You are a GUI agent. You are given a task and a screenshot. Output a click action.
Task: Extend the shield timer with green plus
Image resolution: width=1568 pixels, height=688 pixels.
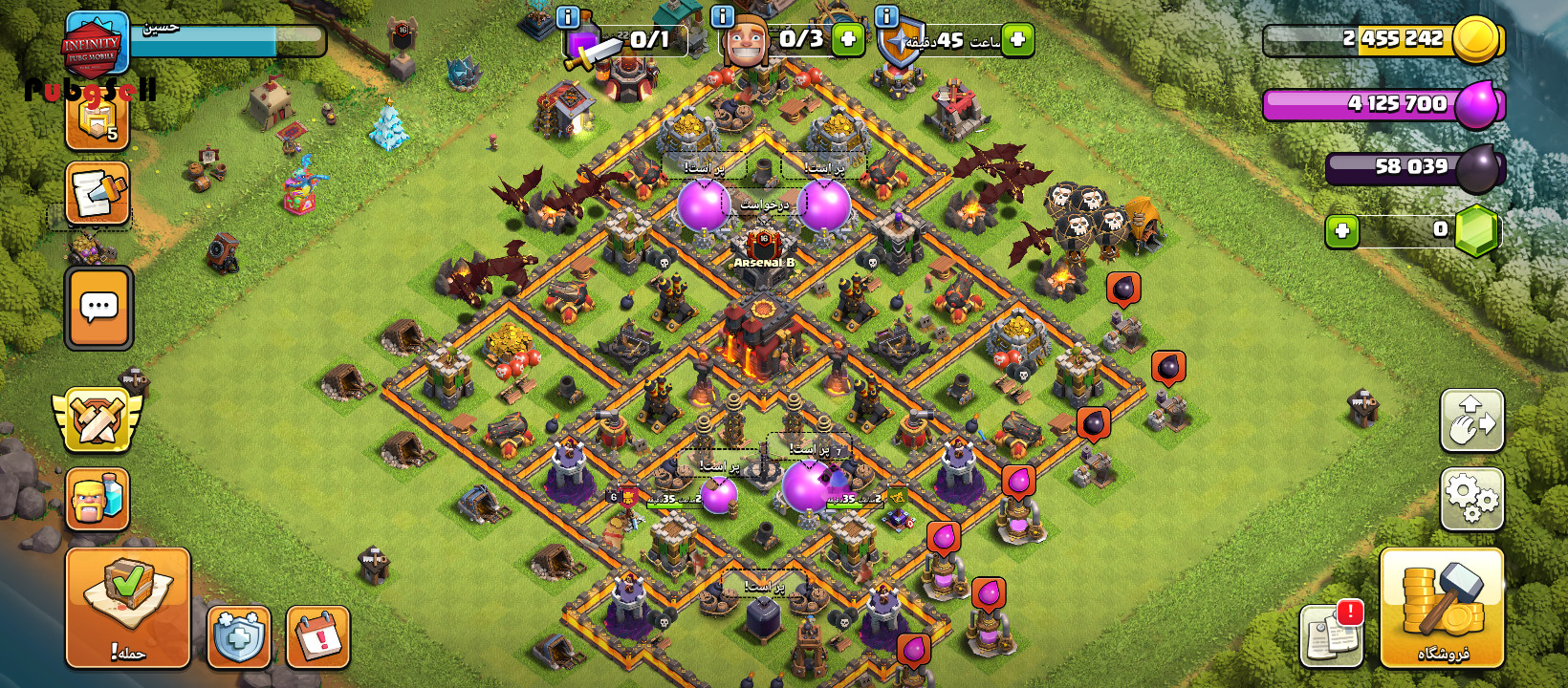click(x=1018, y=40)
